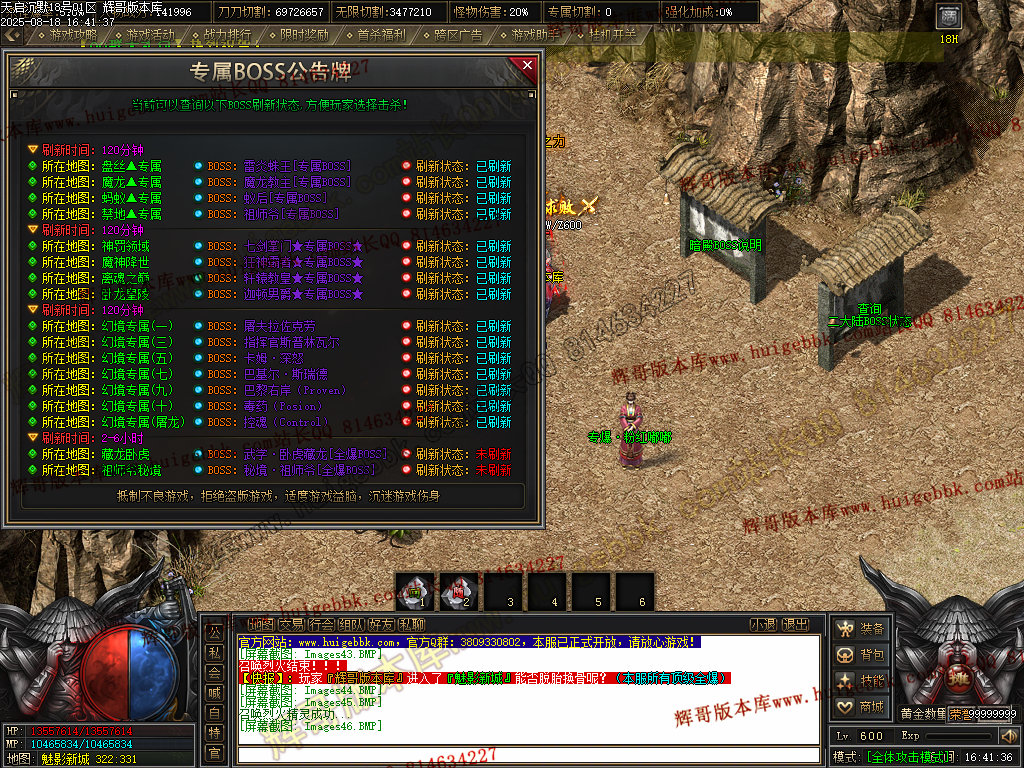Viewport: 1024px width, 768px height.
Task: Open the 背包 bag panel
Action: pos(861,655)
